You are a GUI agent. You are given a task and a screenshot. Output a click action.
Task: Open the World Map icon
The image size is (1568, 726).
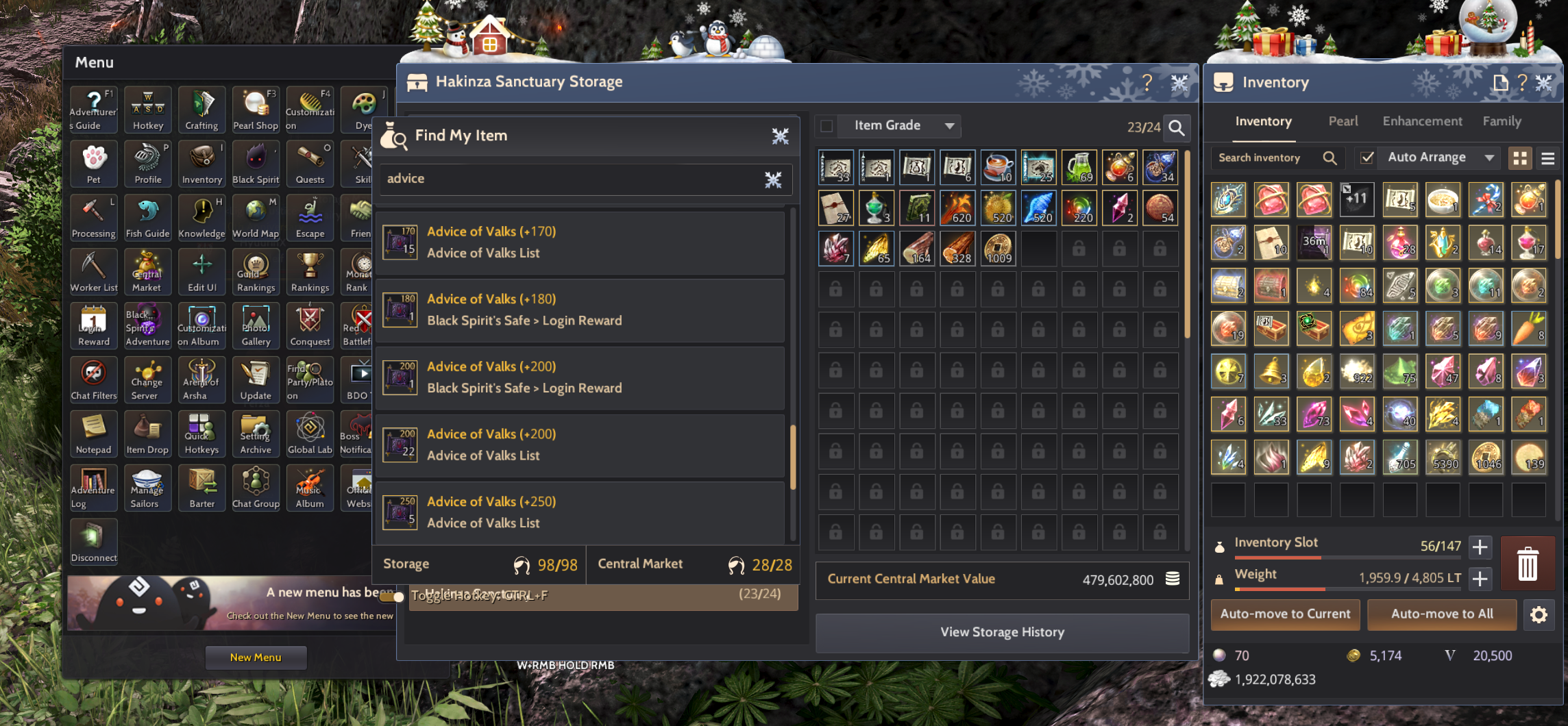[256, 217]
